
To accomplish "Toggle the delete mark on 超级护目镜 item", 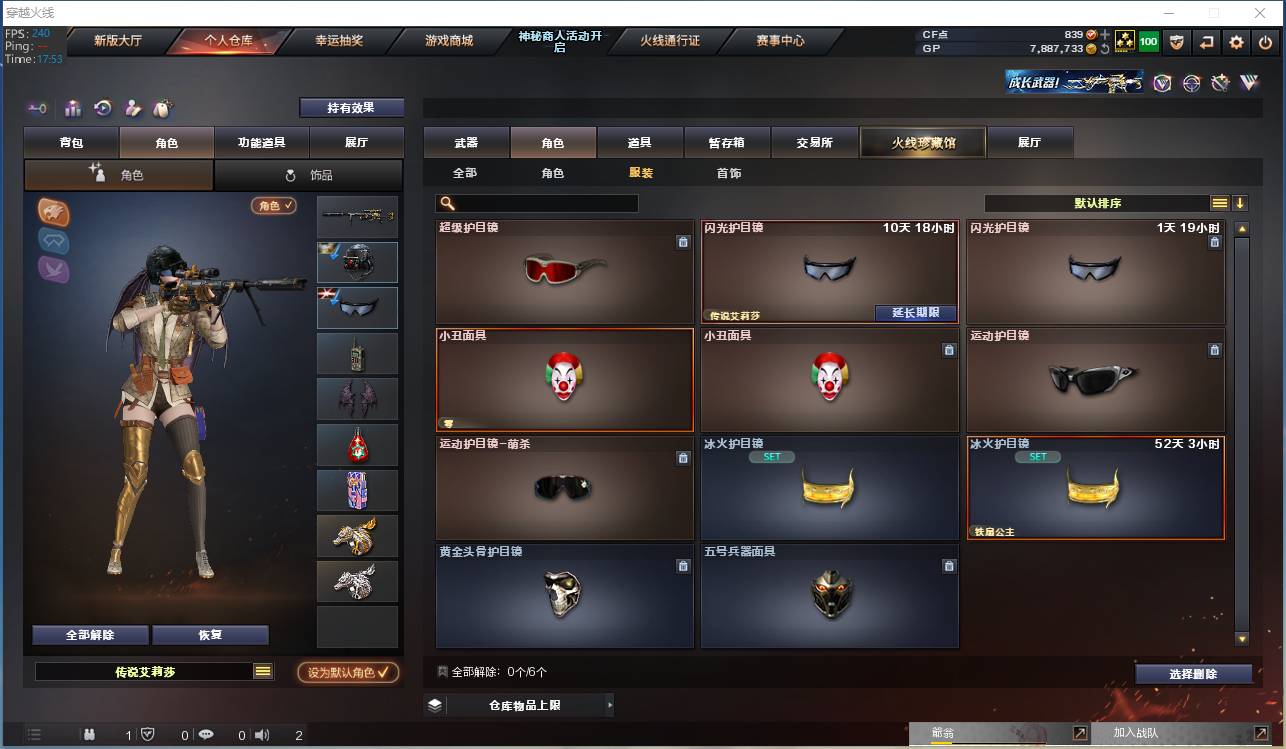I will [684, 242].
